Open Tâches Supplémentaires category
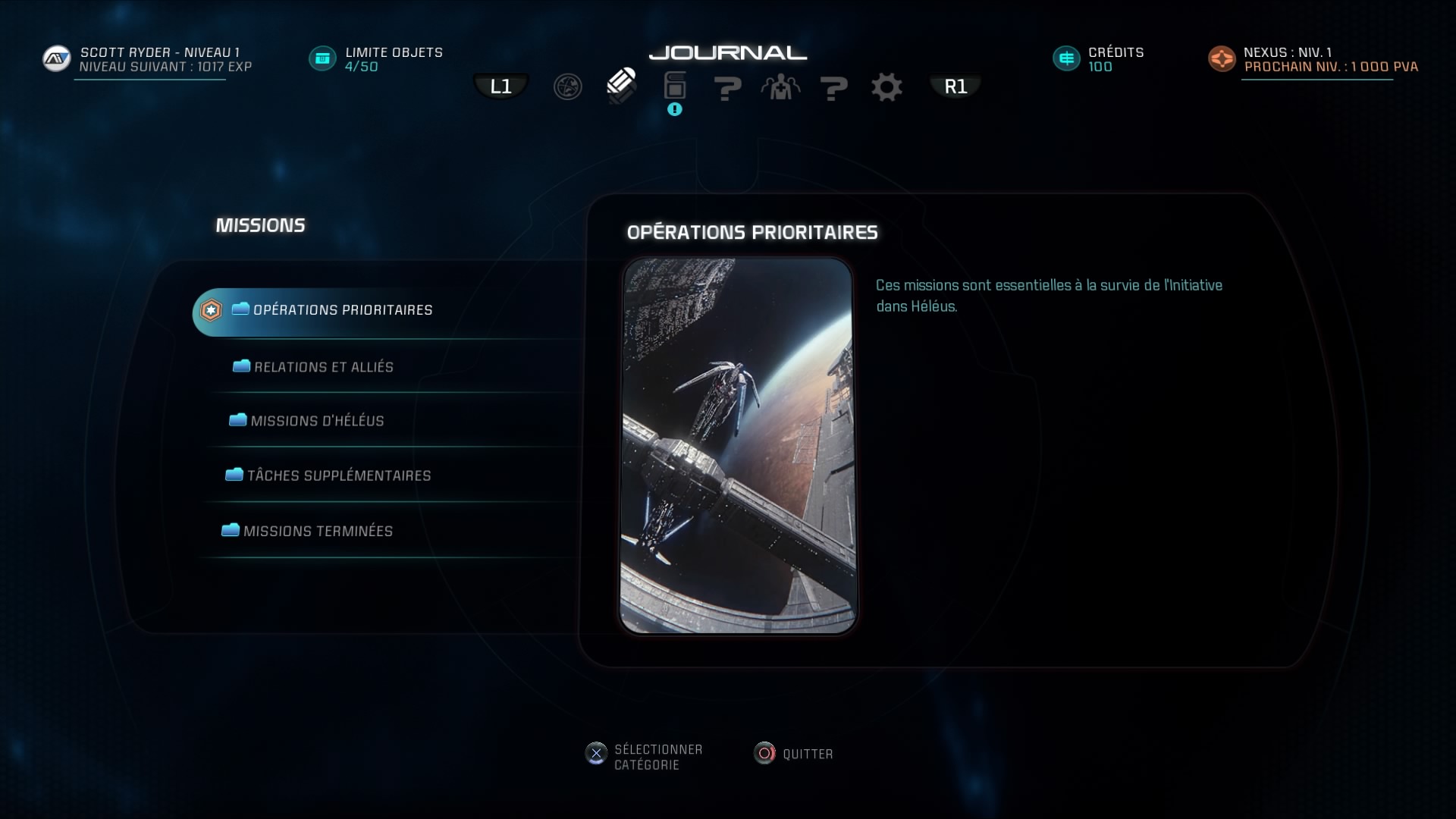This screenshot has width=1456, height=819. coord(338,475)
